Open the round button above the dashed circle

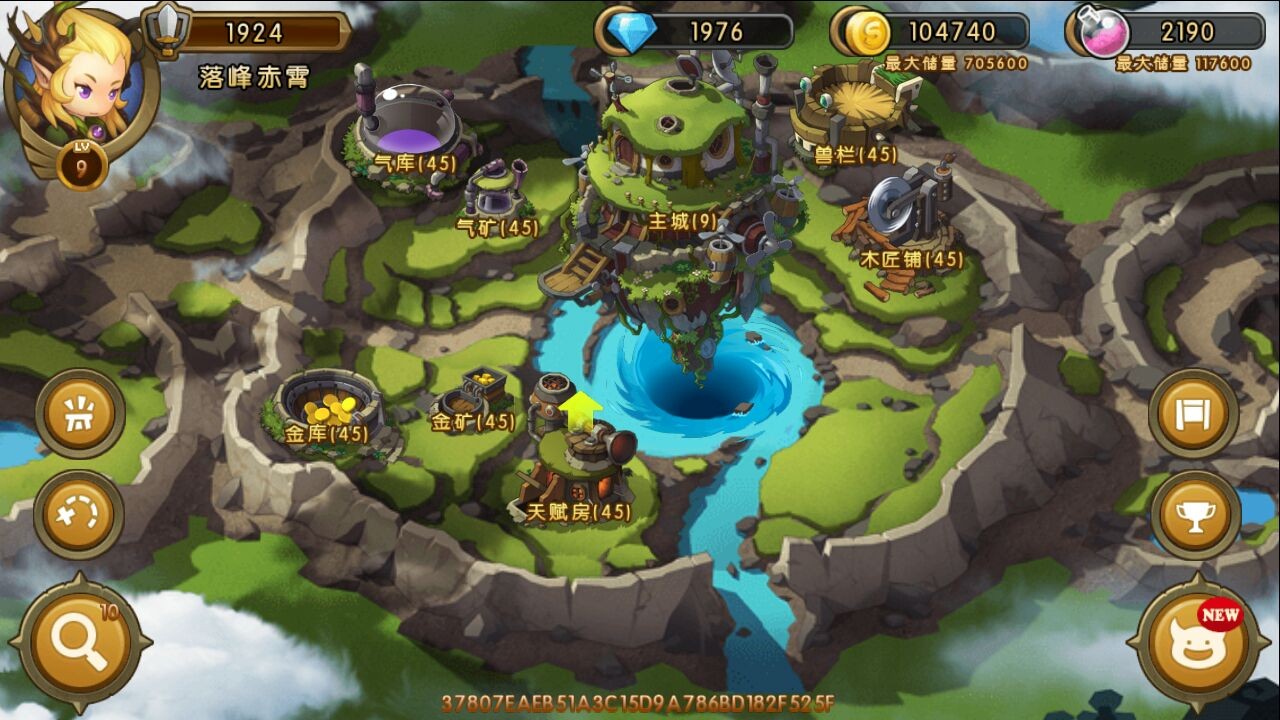point(80,413)
